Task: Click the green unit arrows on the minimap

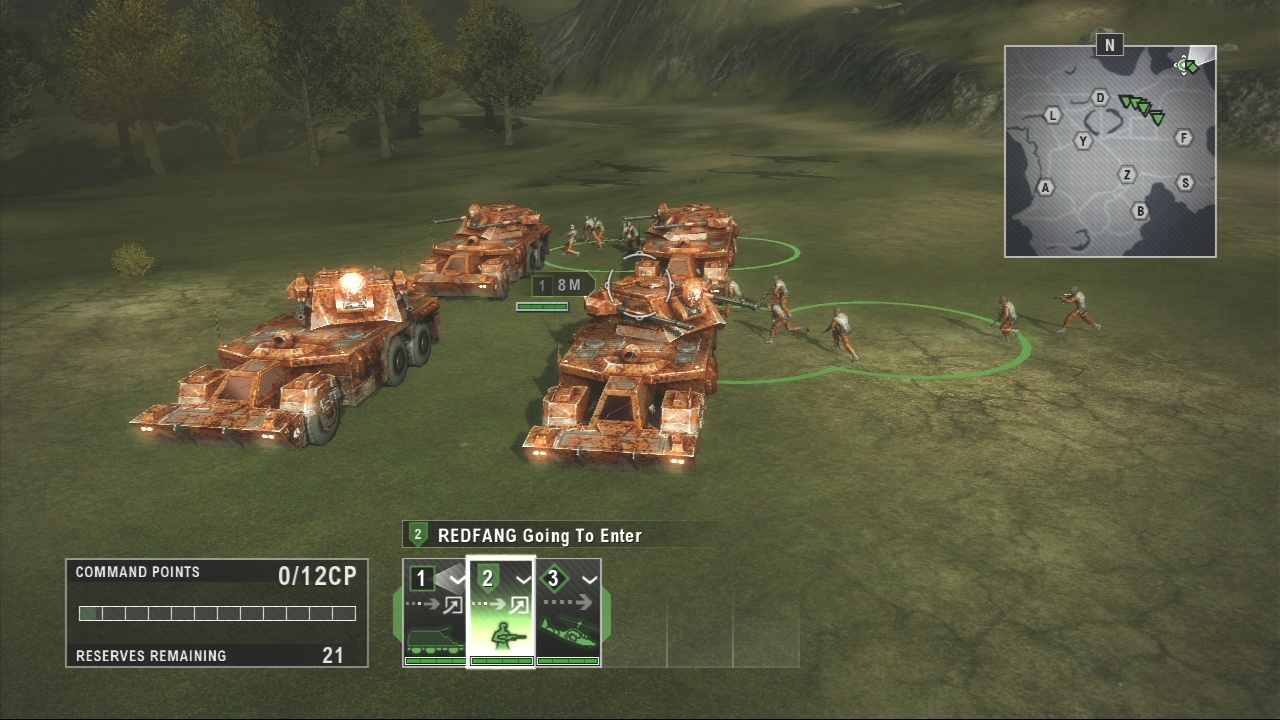Action: [1142, 107]
